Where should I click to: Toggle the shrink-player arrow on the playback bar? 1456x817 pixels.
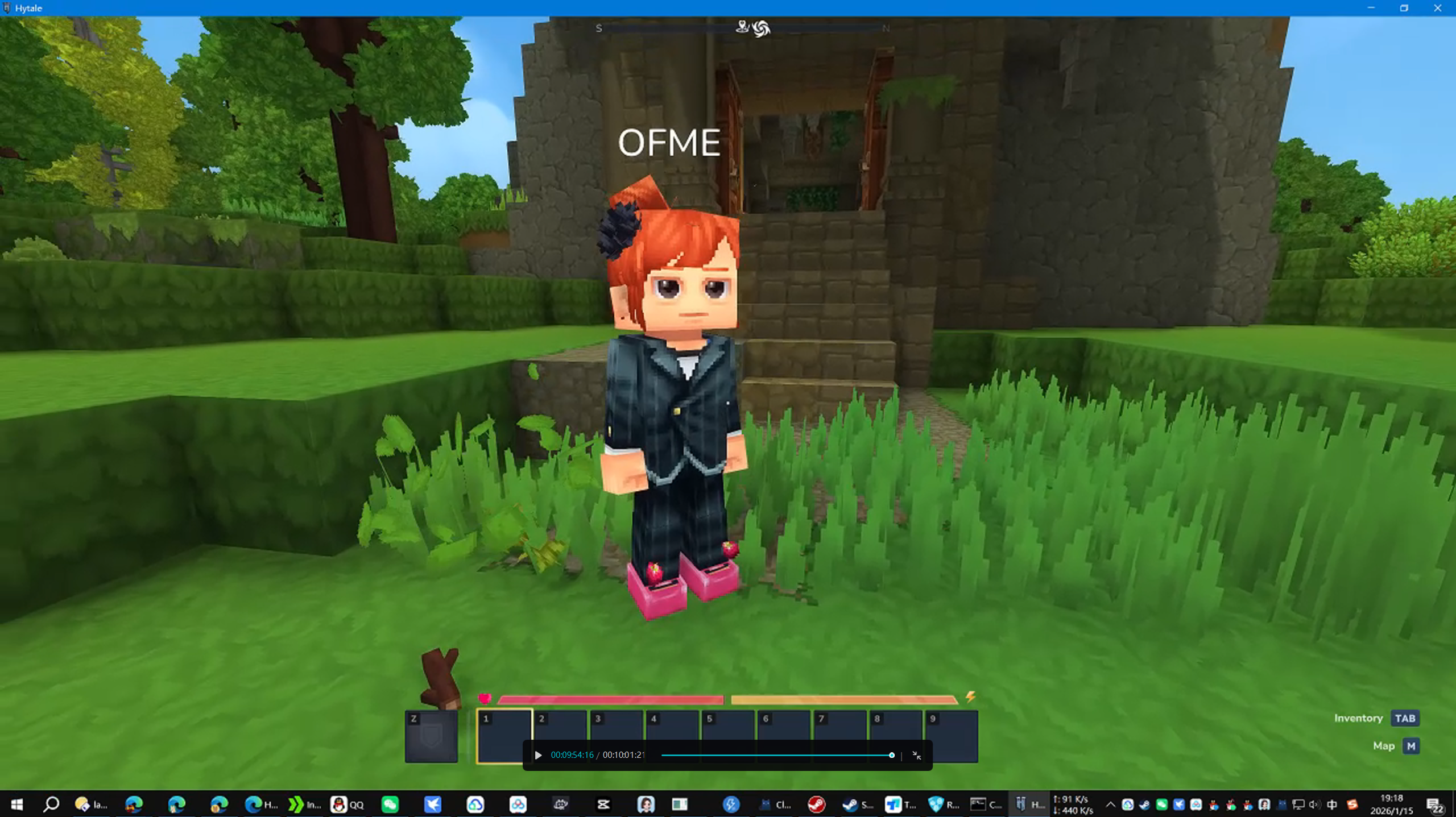(x=918, y=756)
